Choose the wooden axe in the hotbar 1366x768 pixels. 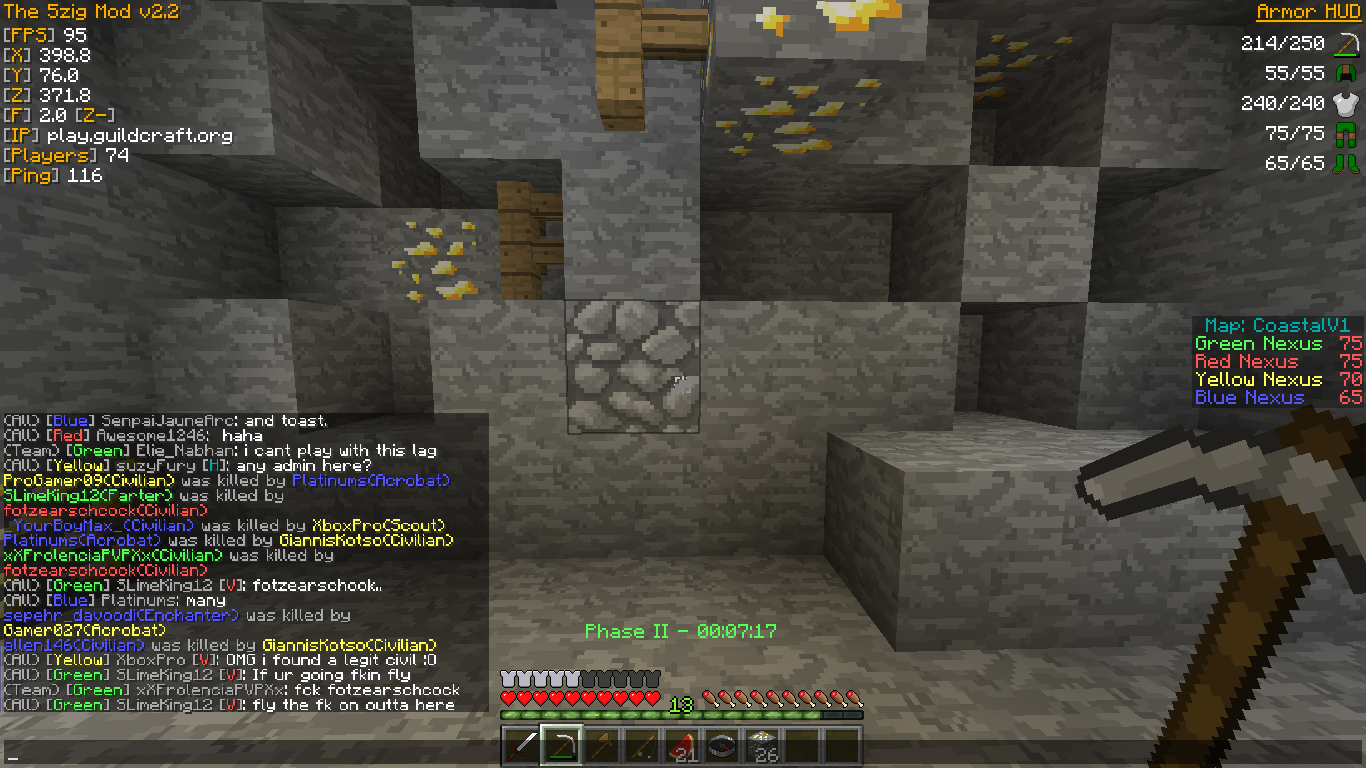[601, 746]
